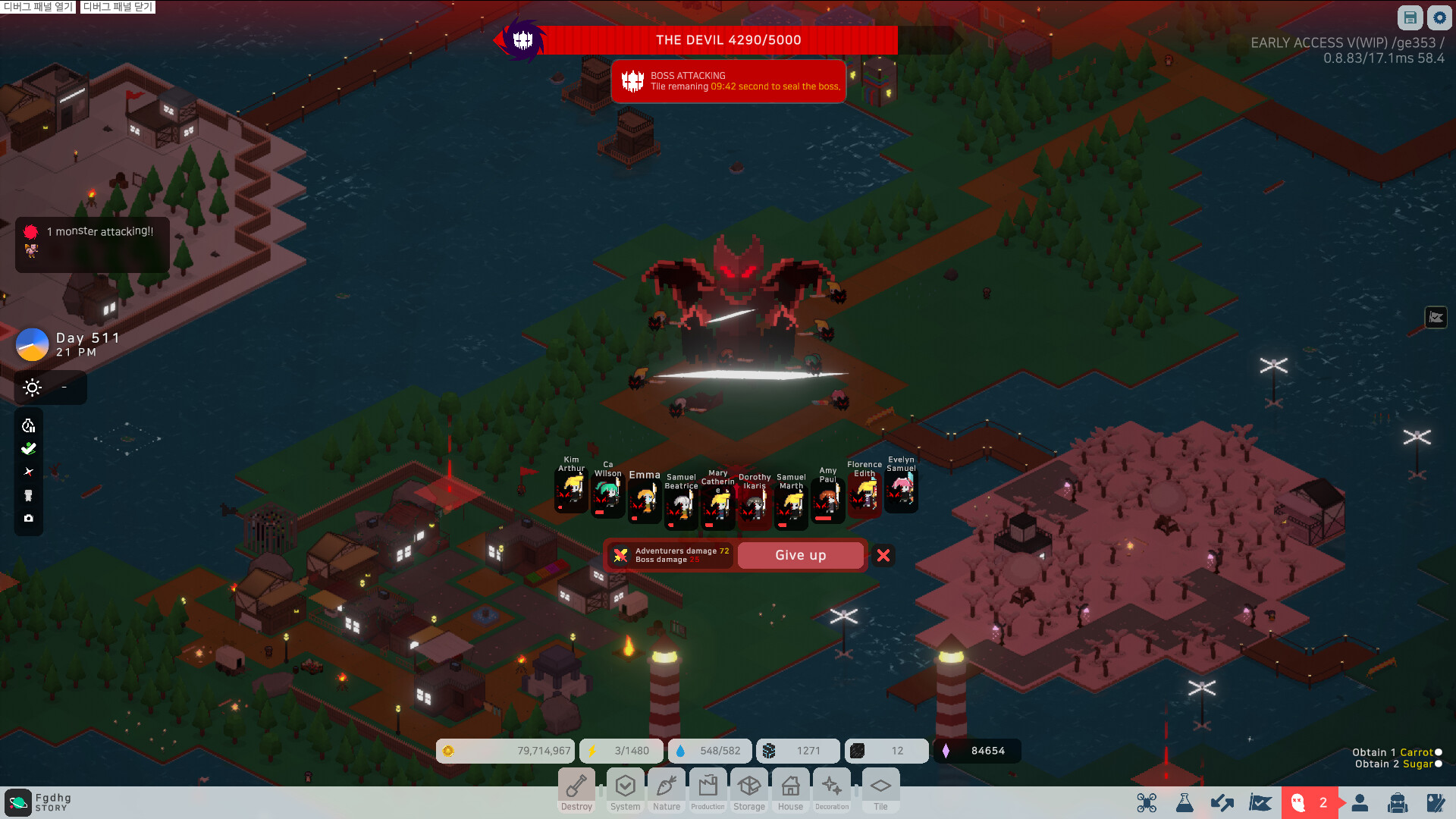This screenshot has width=1456, height=819.
Task: Open the settings gear menu
Action: 1439,17
